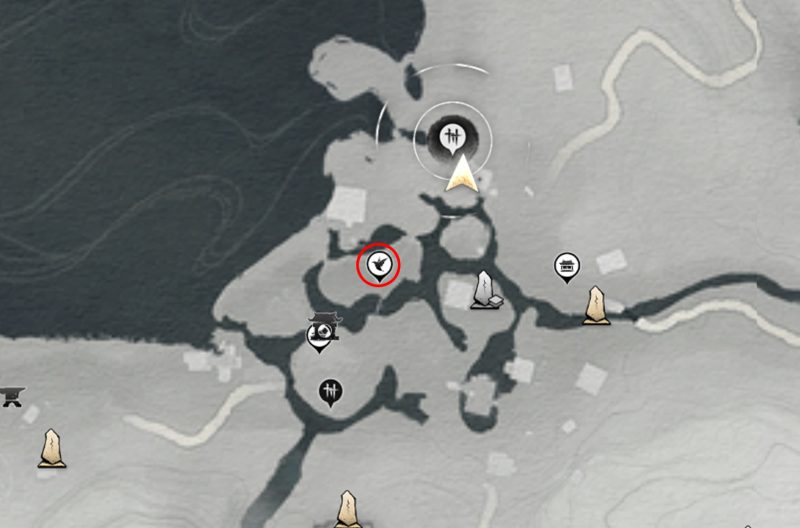800x528 pixels.
Task: Choose the building icon map marker
Action: [x=567, y=266]
